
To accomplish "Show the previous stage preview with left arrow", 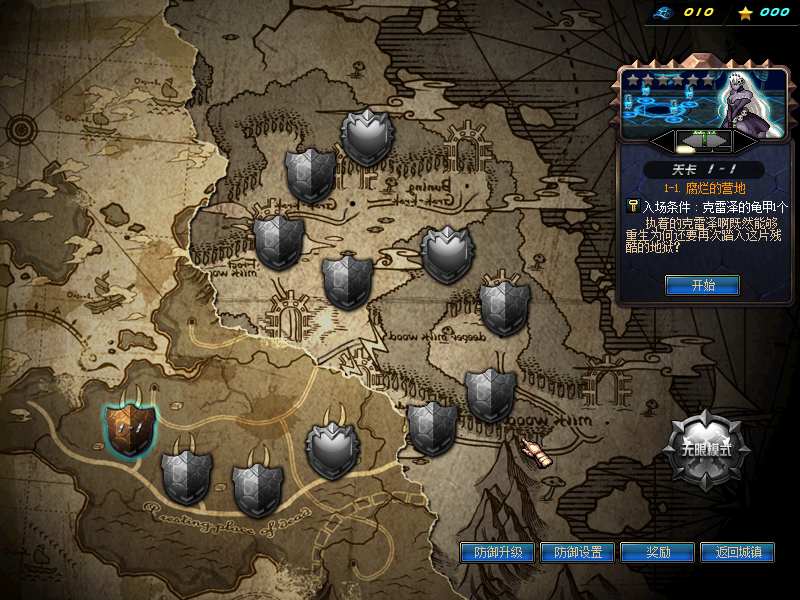I will pos(661,140).
